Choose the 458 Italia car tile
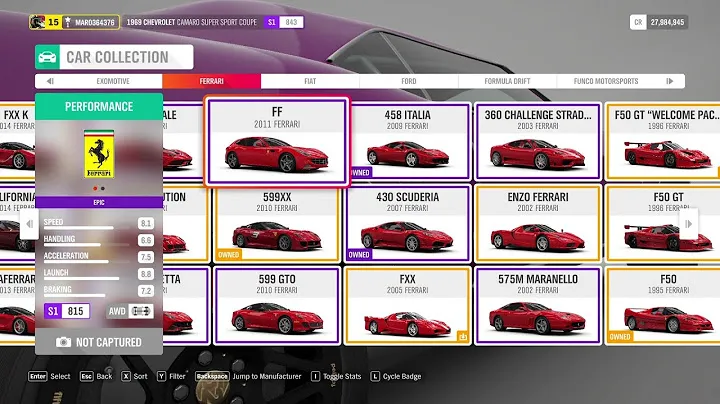Image resolution: width=720 pixels, height=404 pixels. [407, 141]
